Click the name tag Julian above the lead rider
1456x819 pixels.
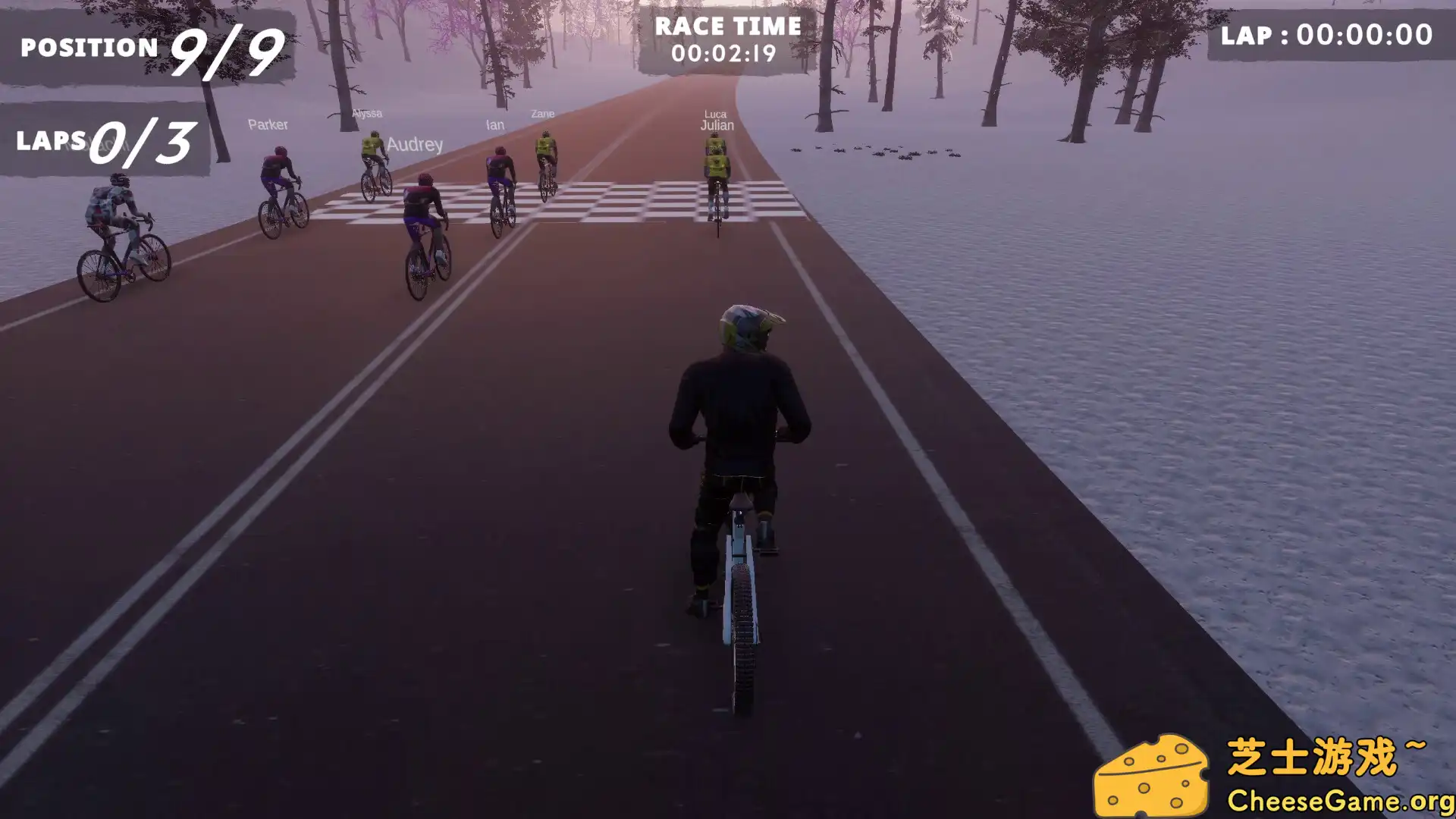(716, 126)
